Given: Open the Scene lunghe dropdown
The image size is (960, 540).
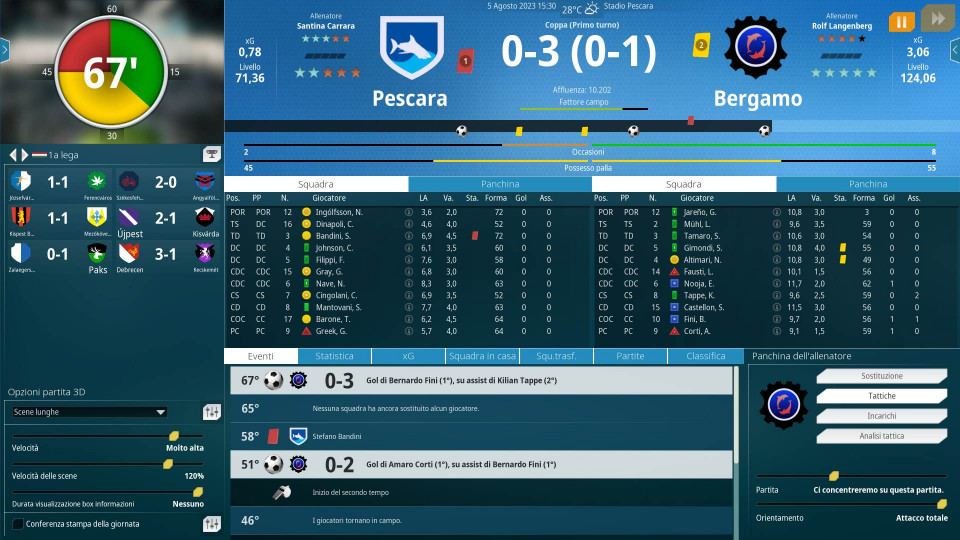Looking at the screenshot, I should point(89,411).
